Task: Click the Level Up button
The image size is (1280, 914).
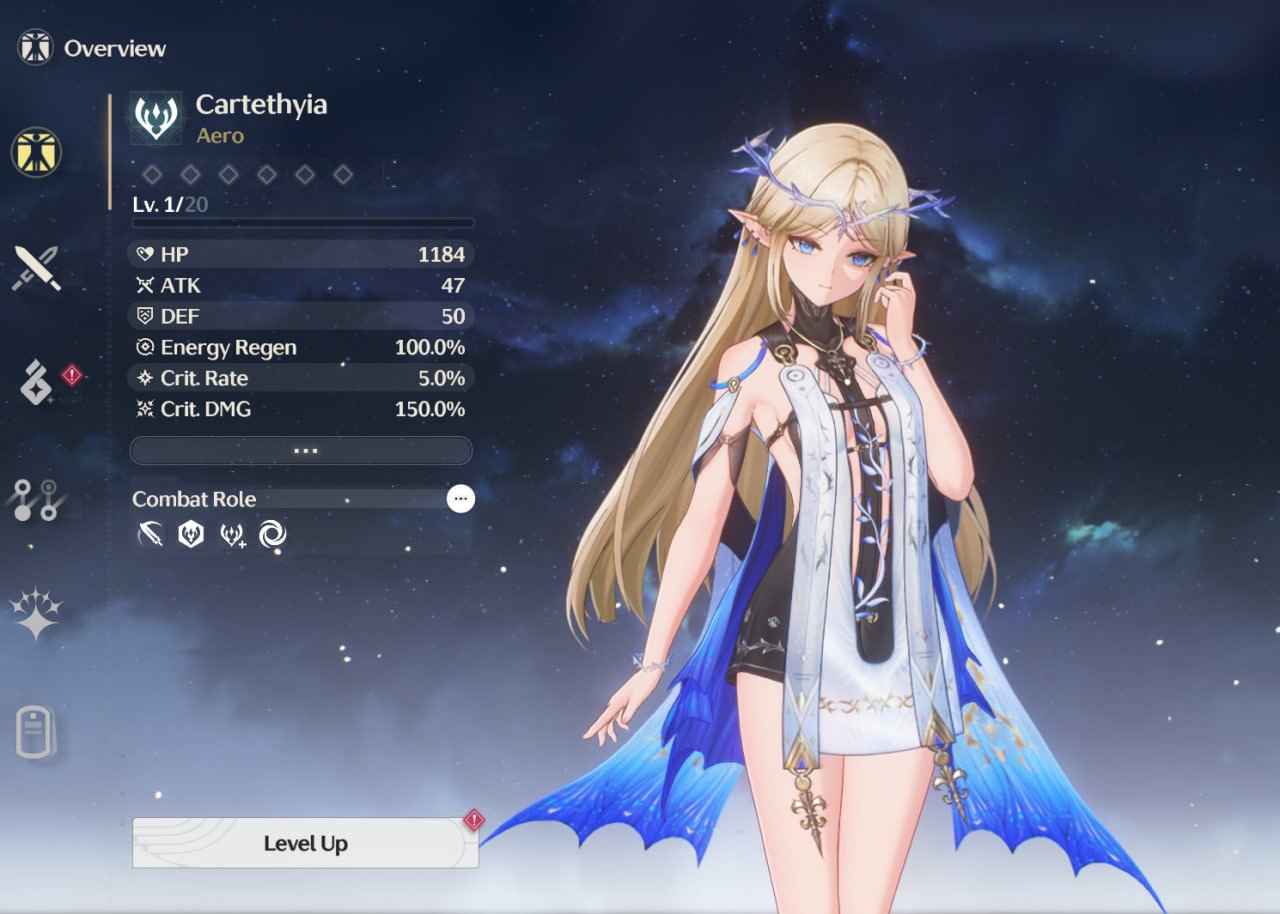Action: (305, 843)
